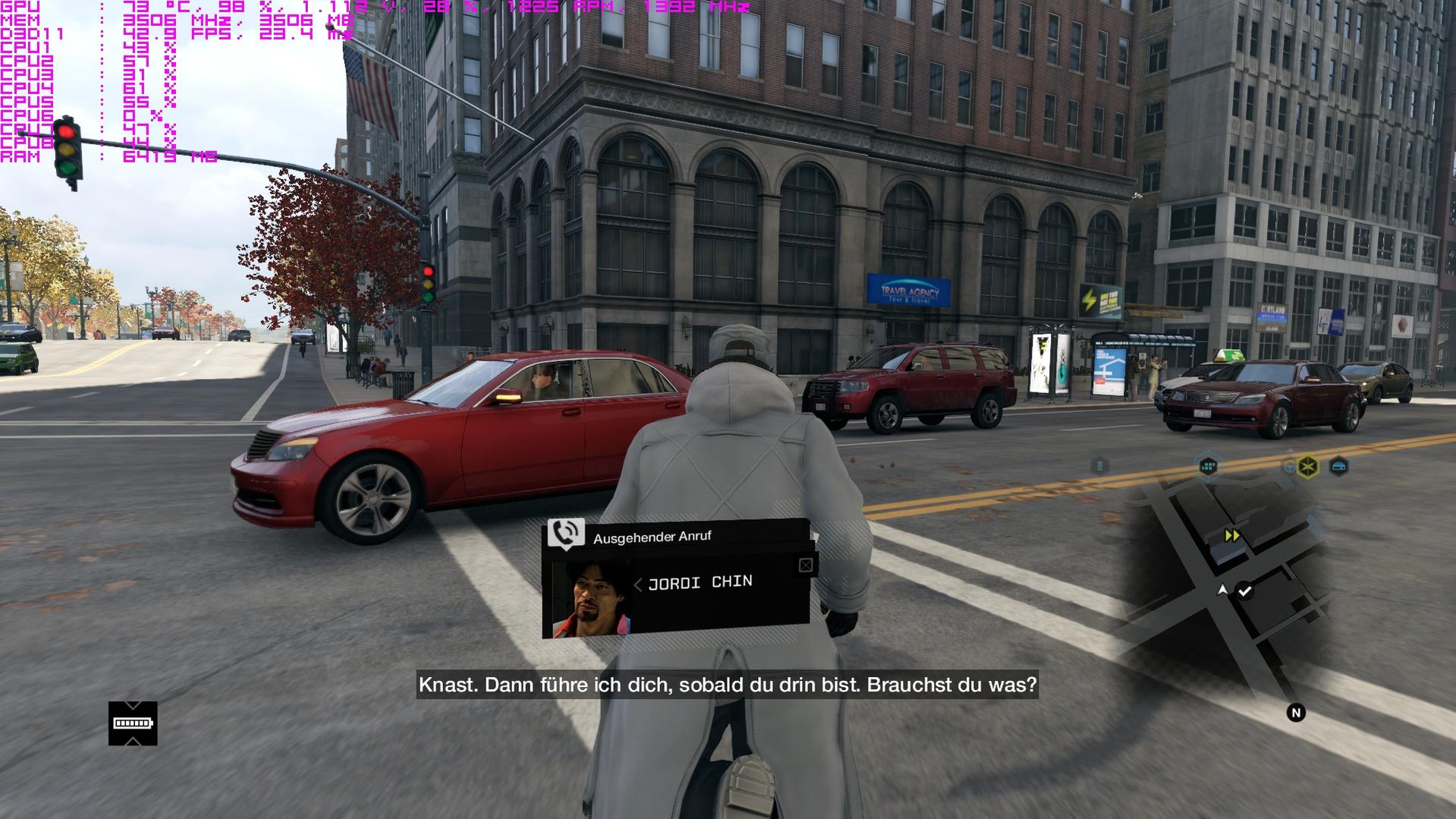Screen dimensions: 1456x819
Task: Activate the yellow crossed hexagon icon
Action: coord(1308,467)
